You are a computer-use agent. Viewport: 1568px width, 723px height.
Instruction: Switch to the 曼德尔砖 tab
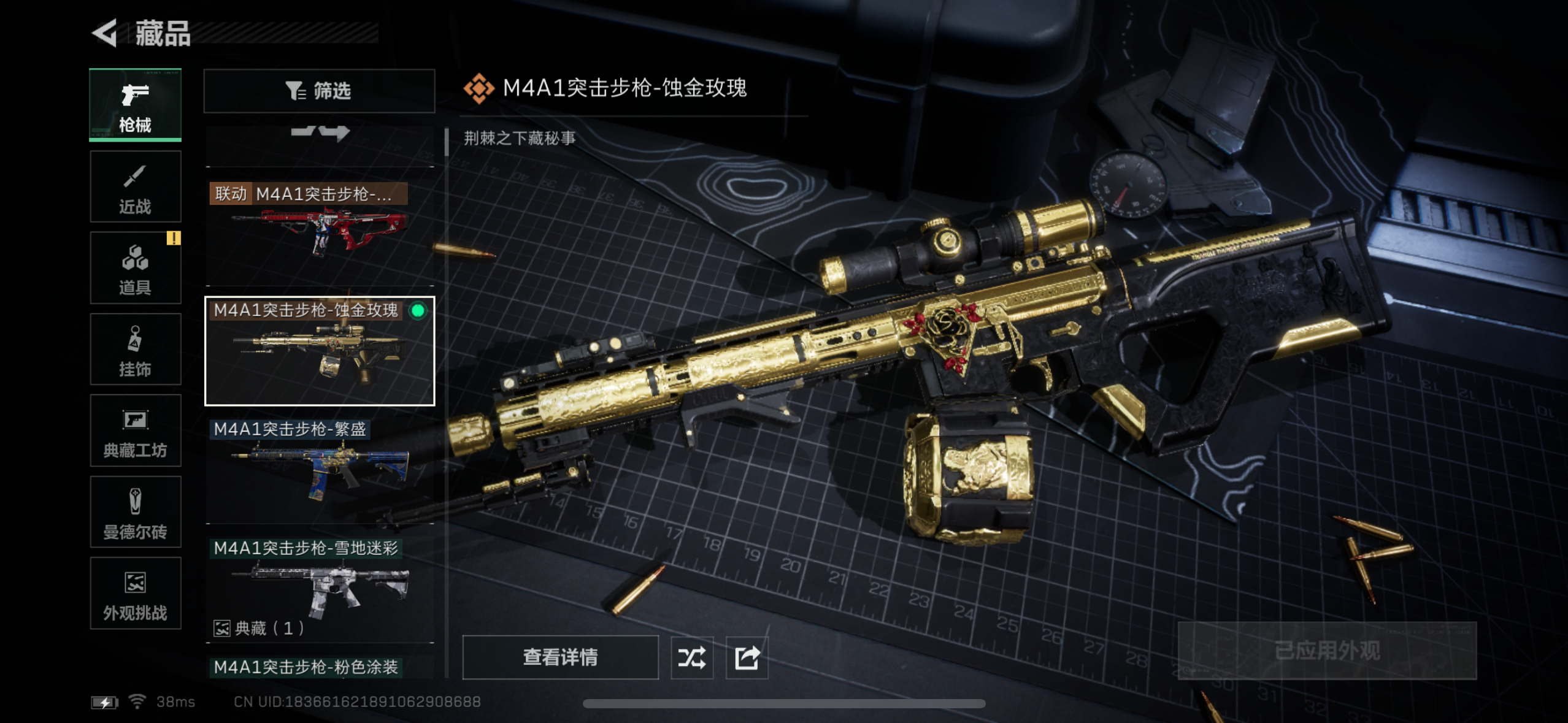[135, 512]
